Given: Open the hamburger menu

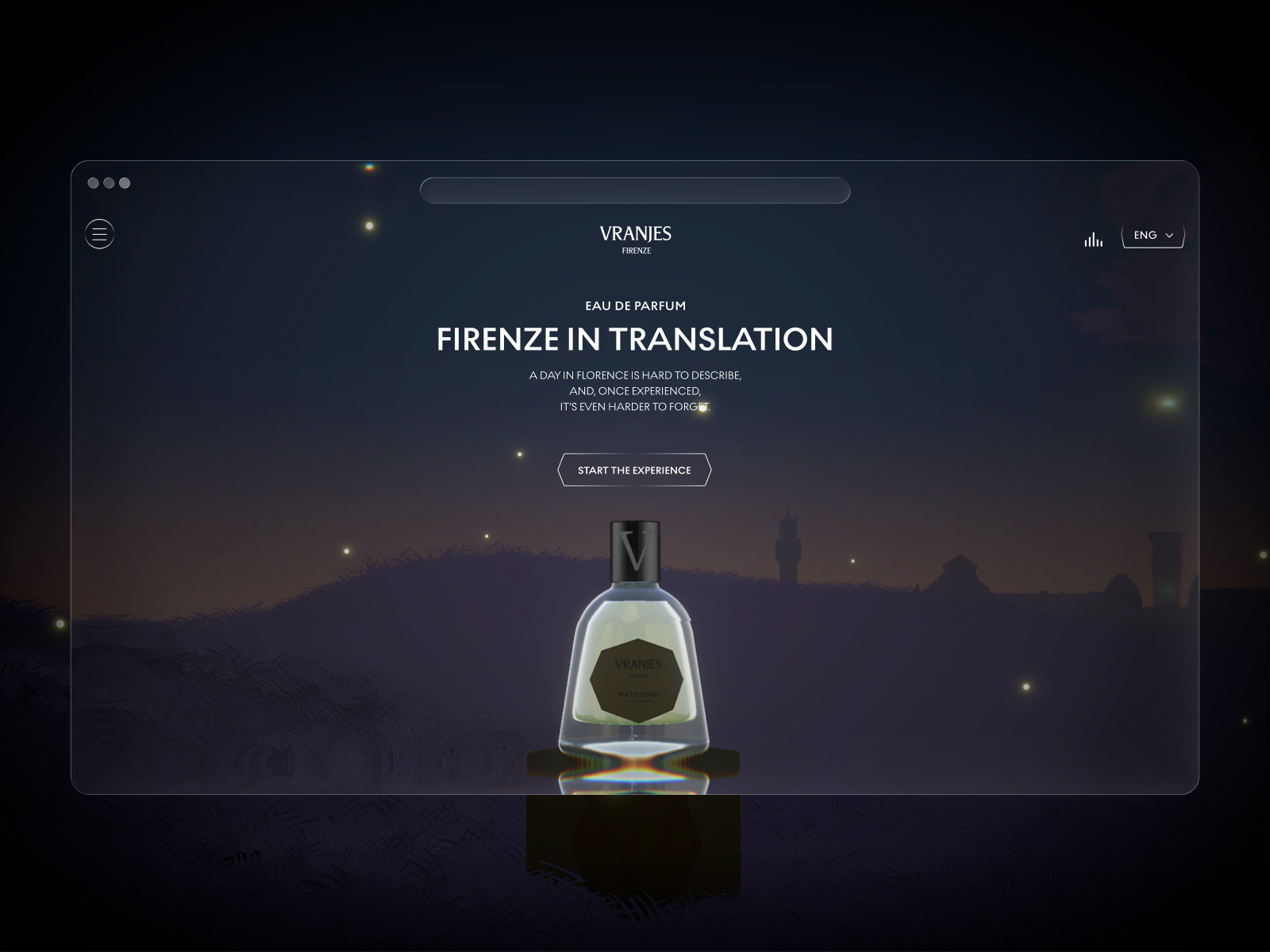Looking at the screenshot, I should pyautogui.click(x=99, y=234).
